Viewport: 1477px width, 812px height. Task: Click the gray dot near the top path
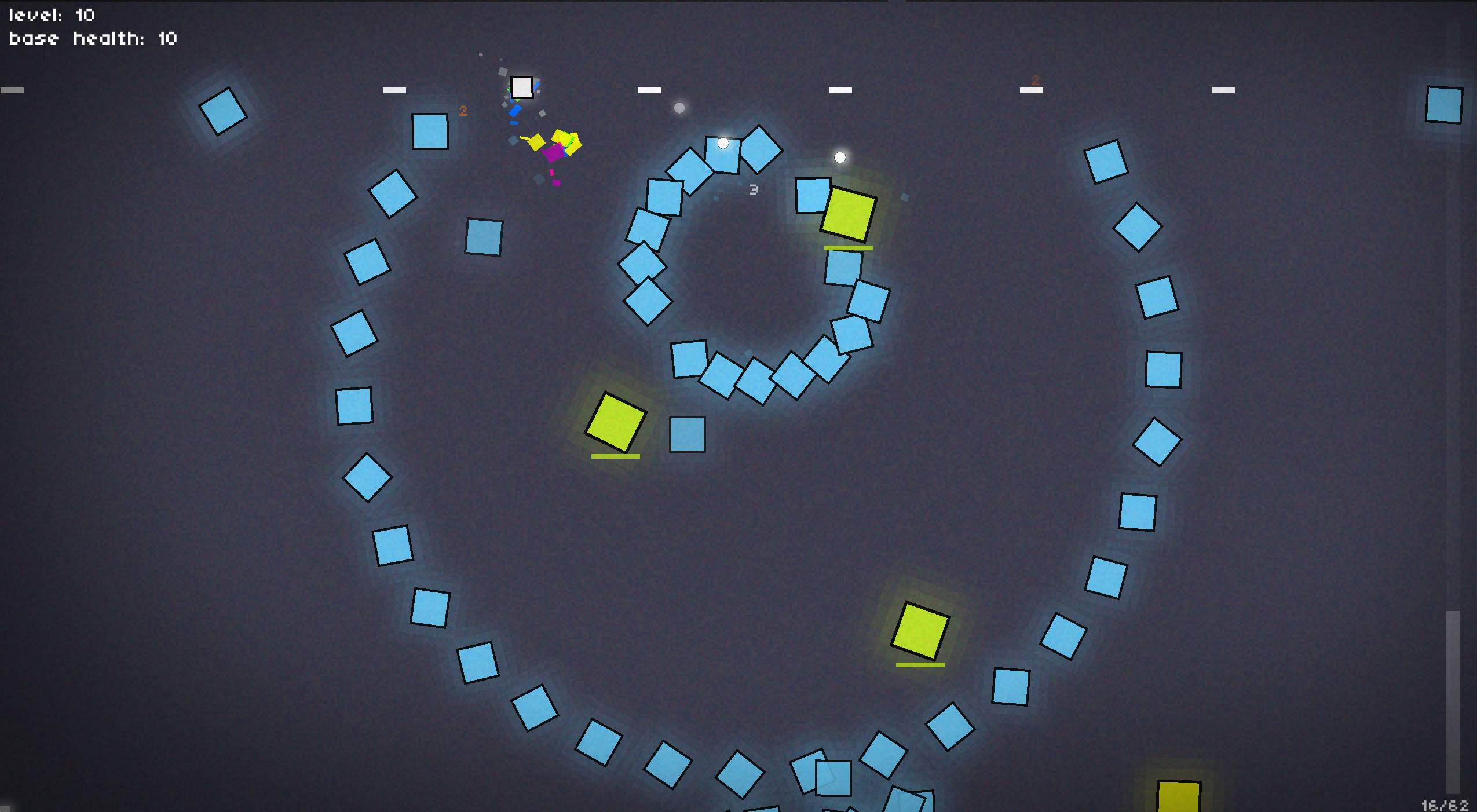click(x=679, y=108)
